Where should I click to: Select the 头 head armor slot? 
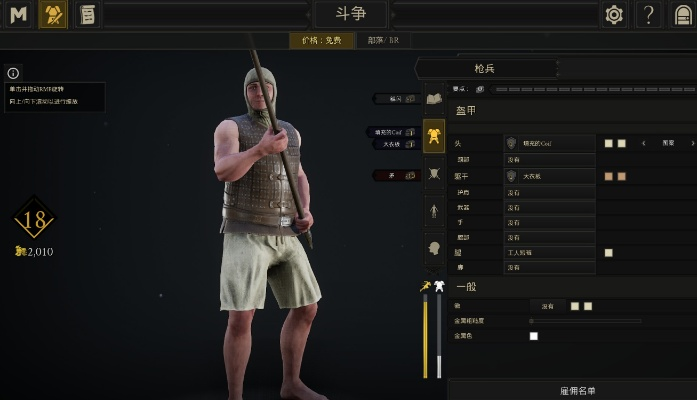pyautogui.click(x=549, y=144)
